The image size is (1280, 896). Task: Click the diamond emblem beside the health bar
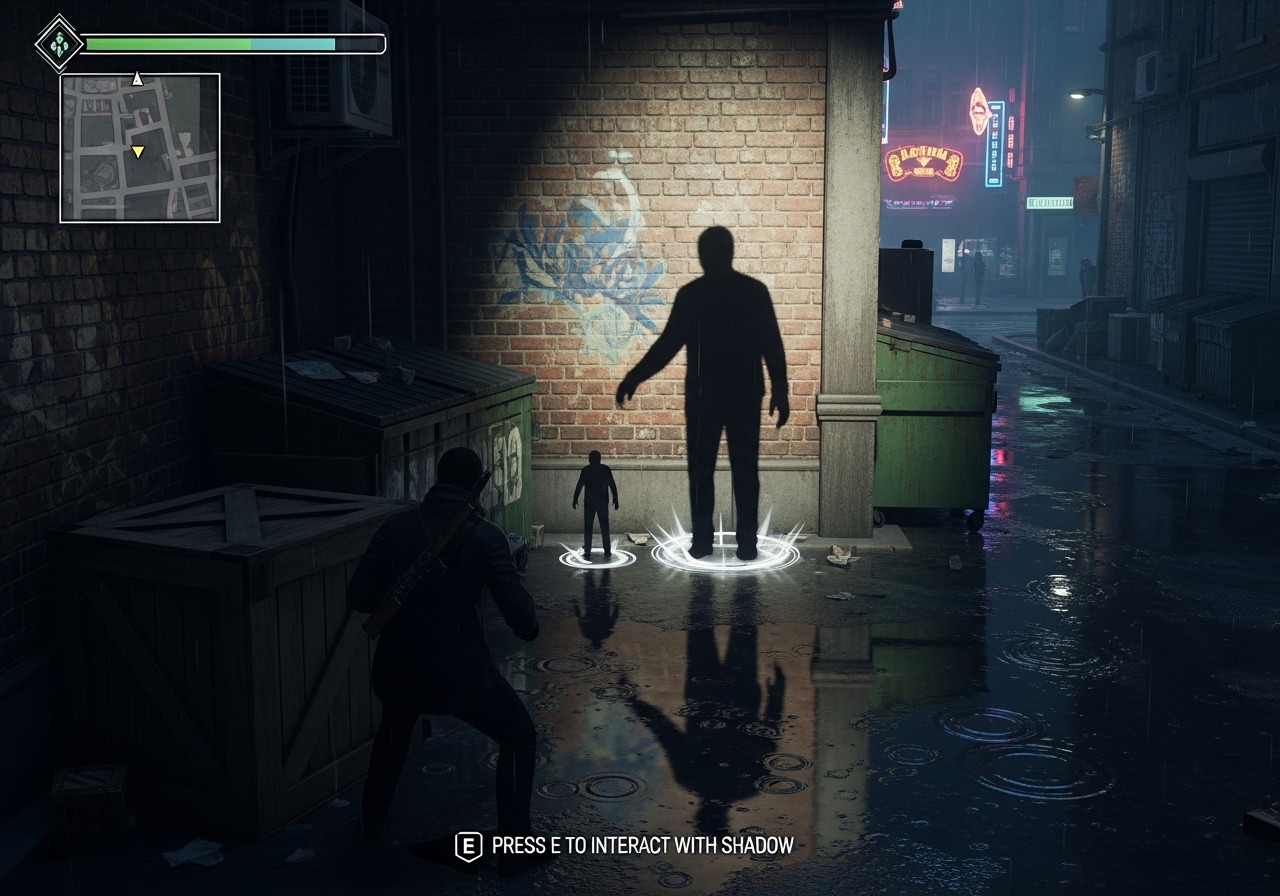(x=58, y=43)
